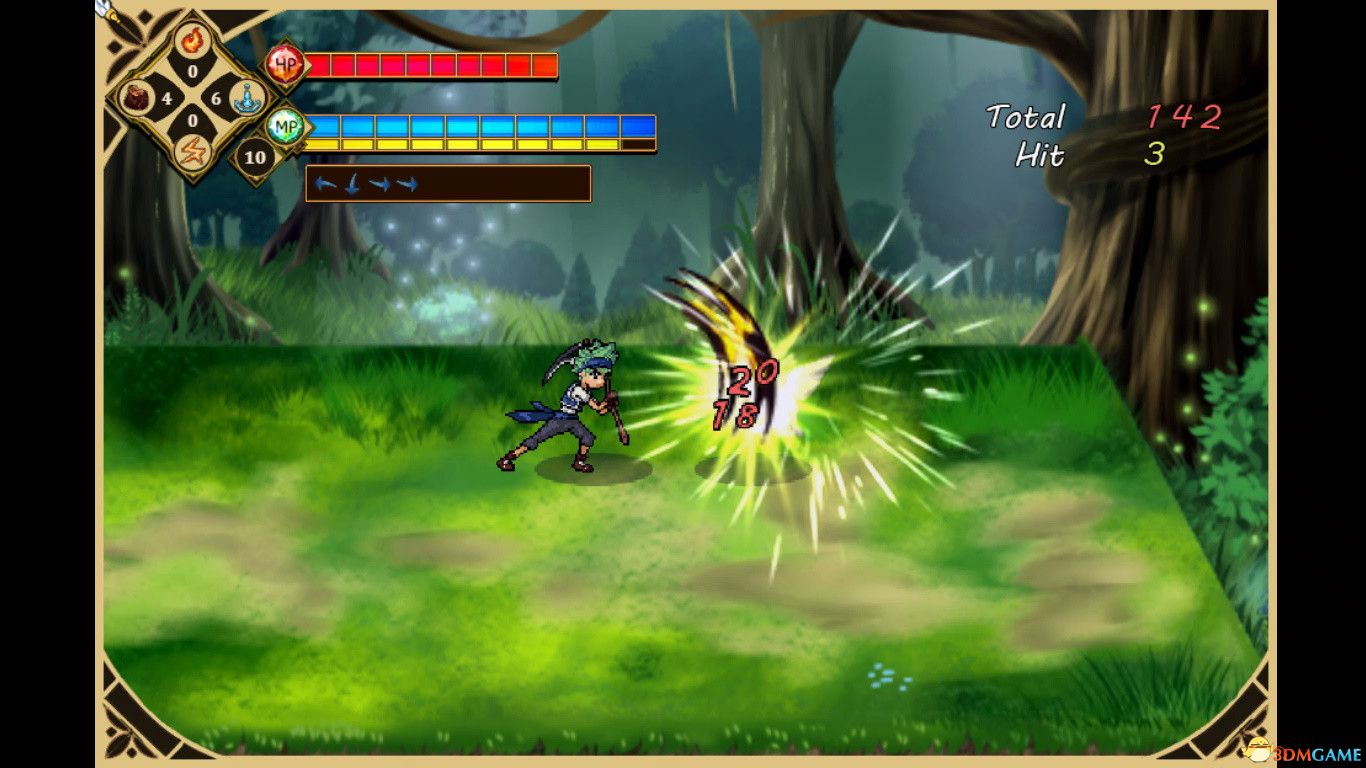
Task: Click the HP orb emblem
Action: pos(283,62)
